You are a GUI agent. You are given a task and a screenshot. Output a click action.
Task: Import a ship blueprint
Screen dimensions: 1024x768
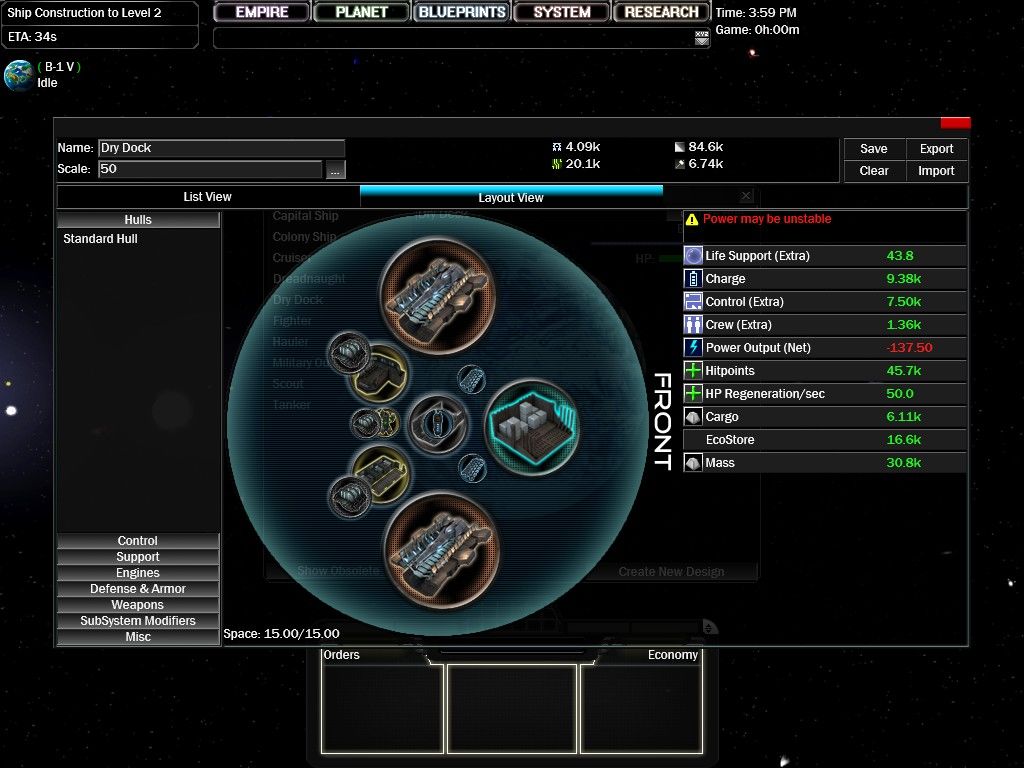point(936,171)
